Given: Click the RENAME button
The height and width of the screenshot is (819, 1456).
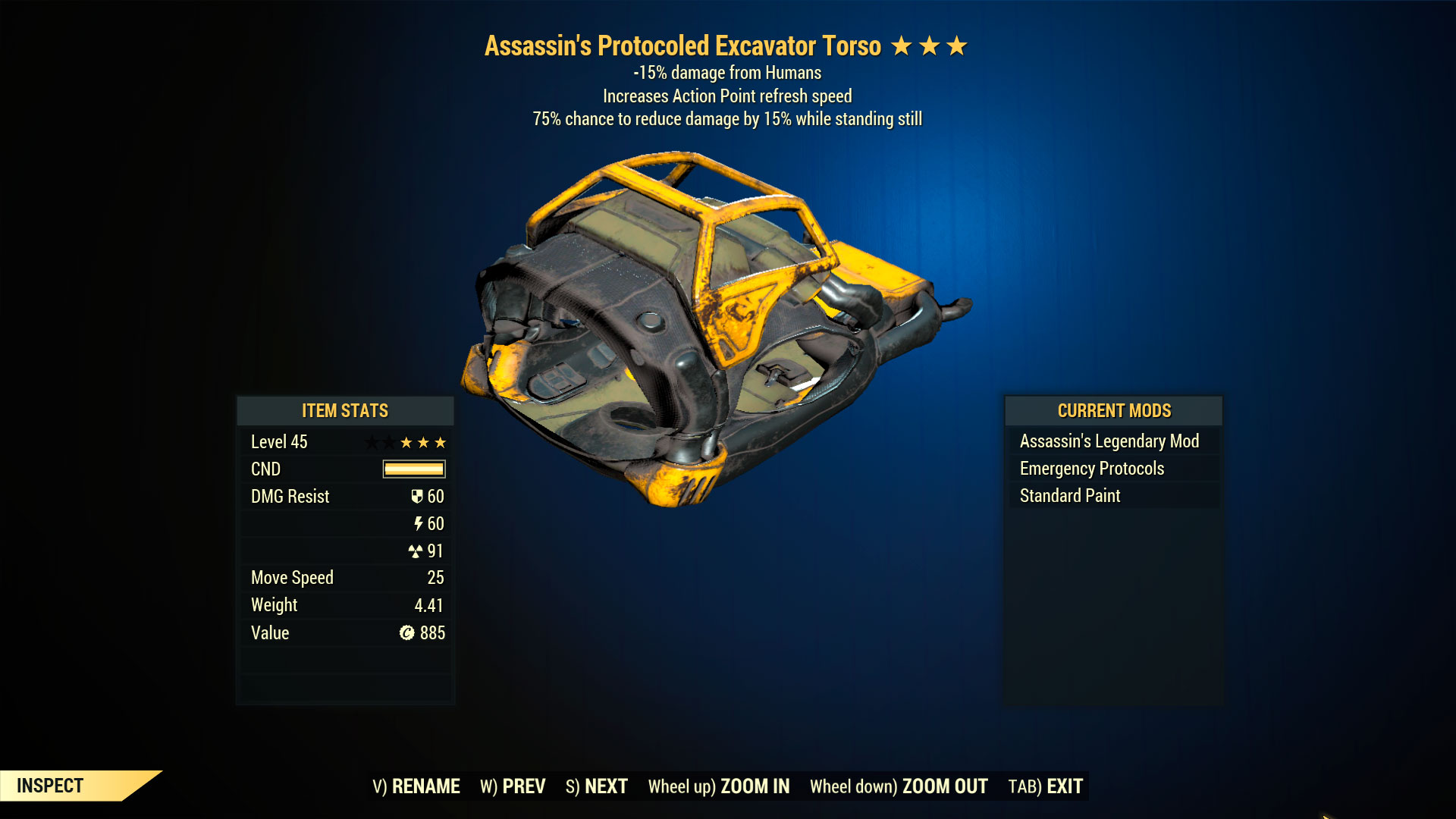Looking at the screenshot, I should coord(416,786).
